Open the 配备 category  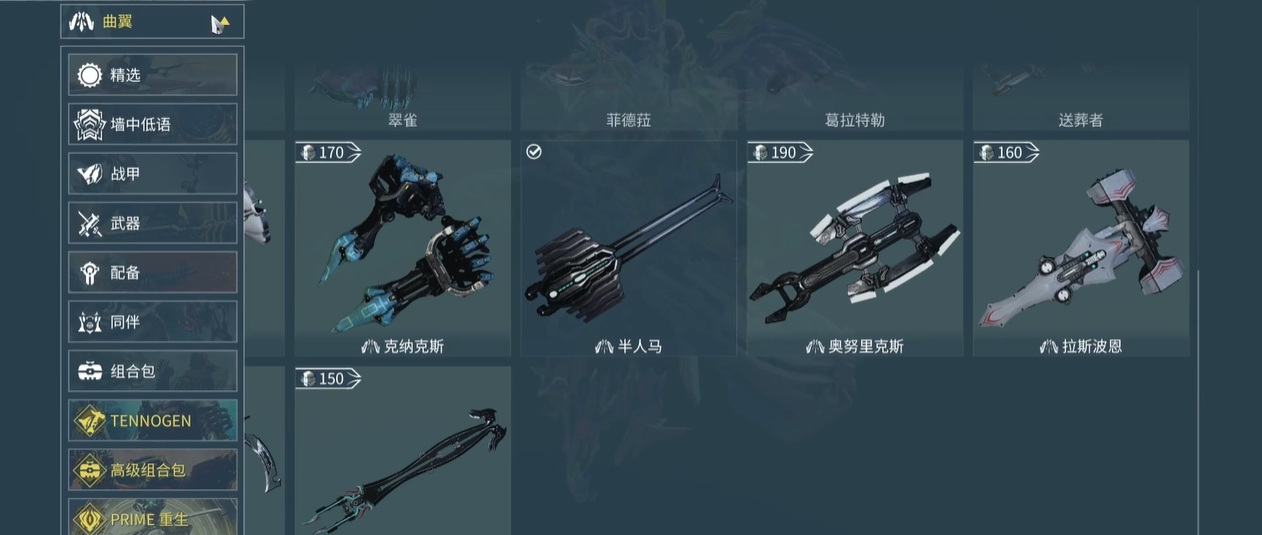[x=152, y=272]
